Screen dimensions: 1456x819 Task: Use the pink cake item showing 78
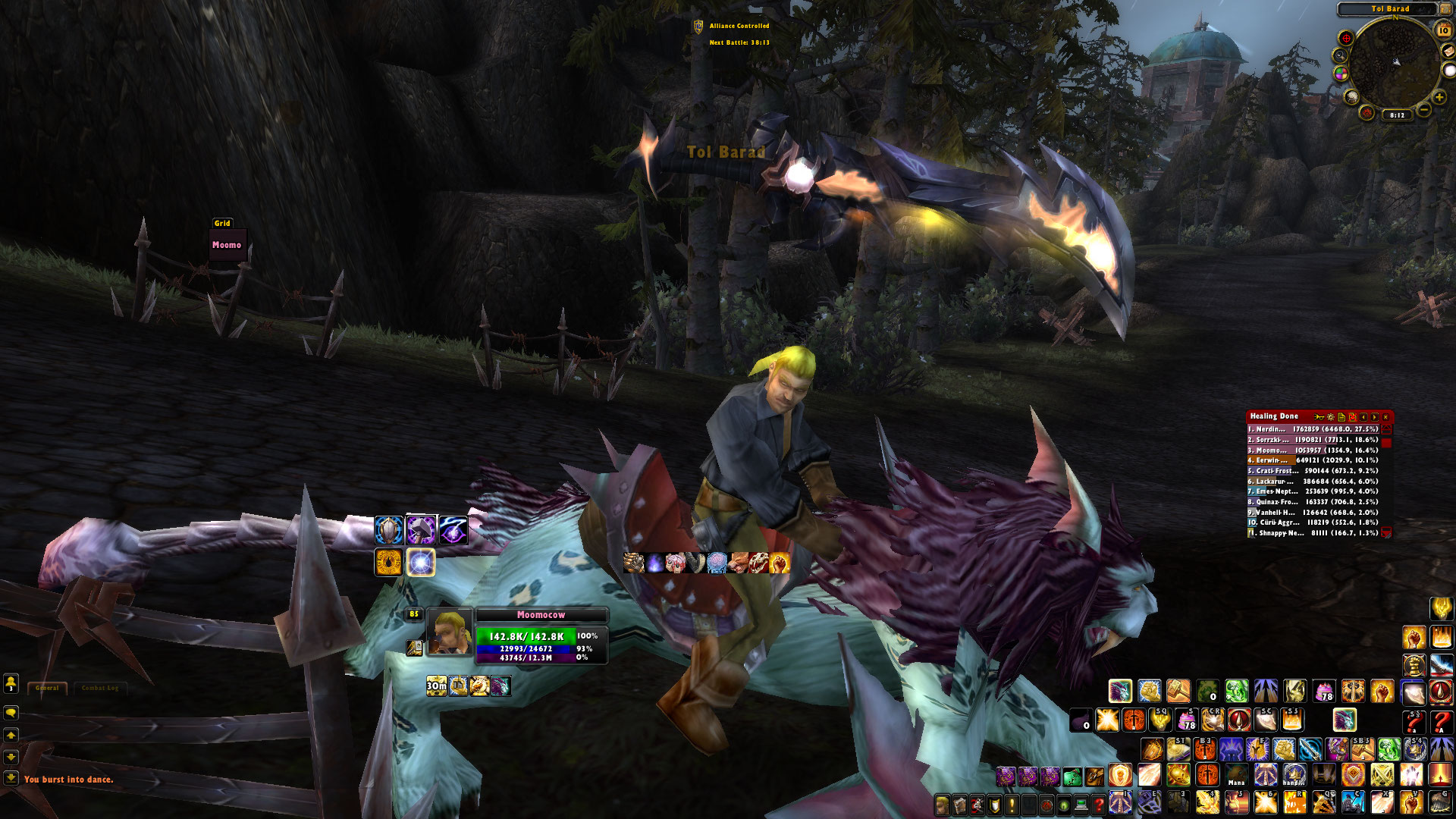tap(1324, 691)
